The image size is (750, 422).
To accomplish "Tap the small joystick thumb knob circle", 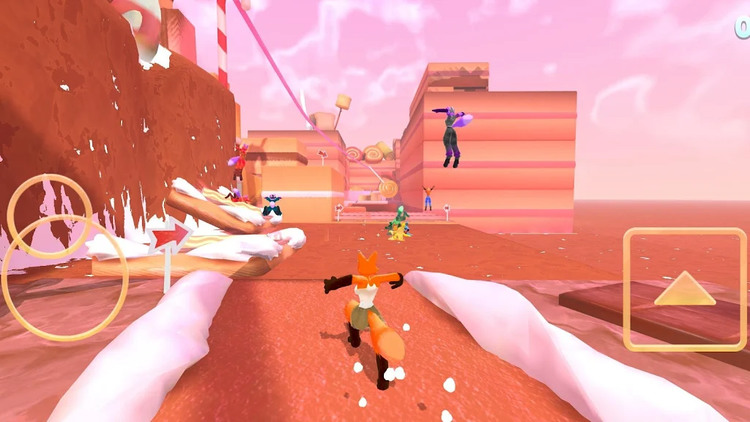I will tap(50, 215).
